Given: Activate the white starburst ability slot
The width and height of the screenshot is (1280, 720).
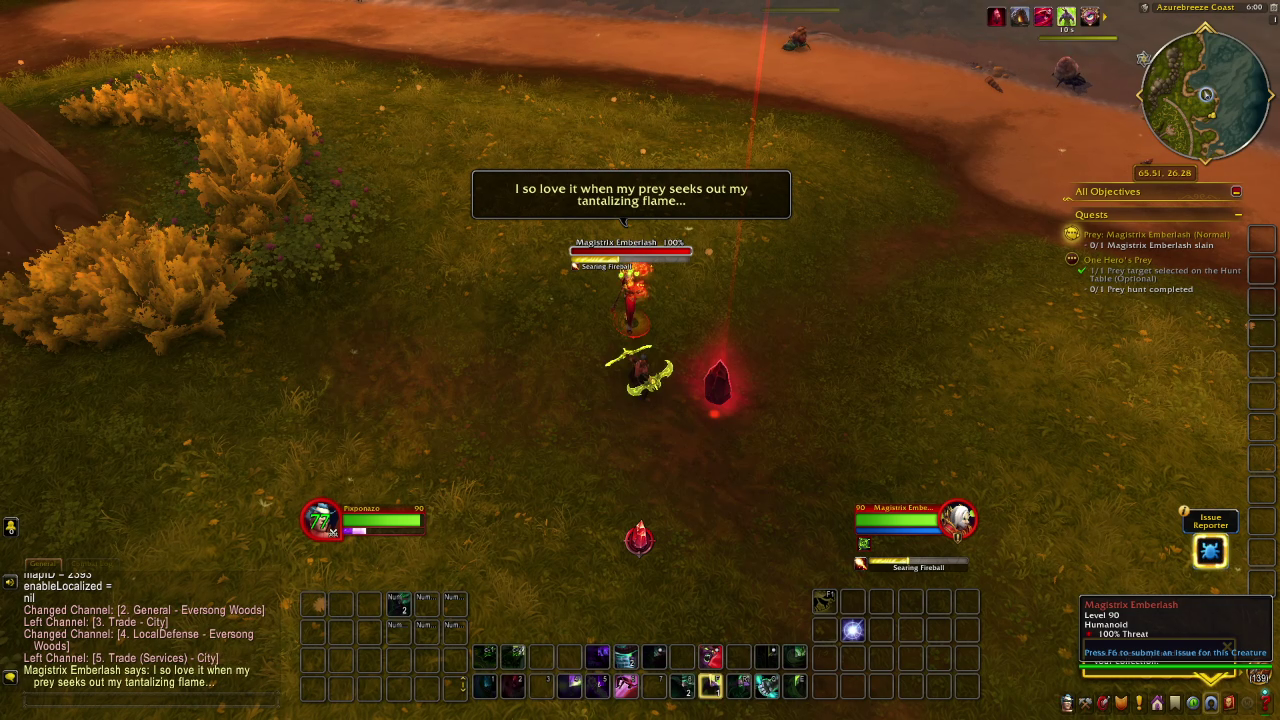Looking at the screenshot, I should tap(853, 629).
